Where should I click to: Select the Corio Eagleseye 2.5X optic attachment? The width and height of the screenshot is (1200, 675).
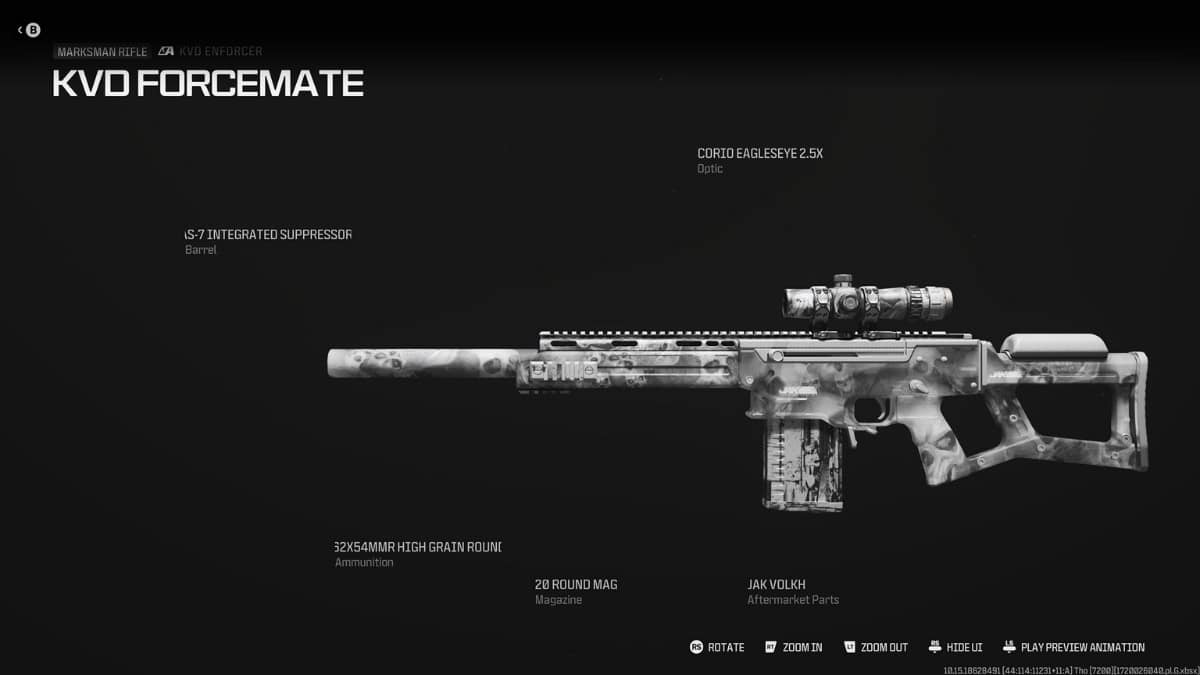(x=759, y=154)
